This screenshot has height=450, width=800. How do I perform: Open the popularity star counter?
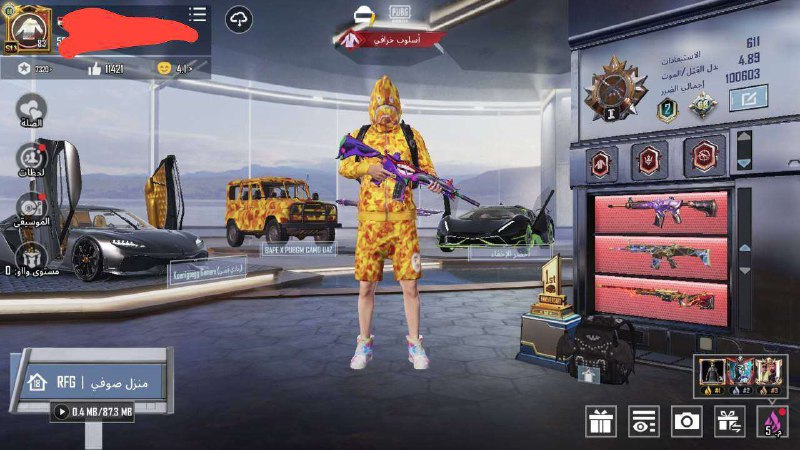[26, 68]
